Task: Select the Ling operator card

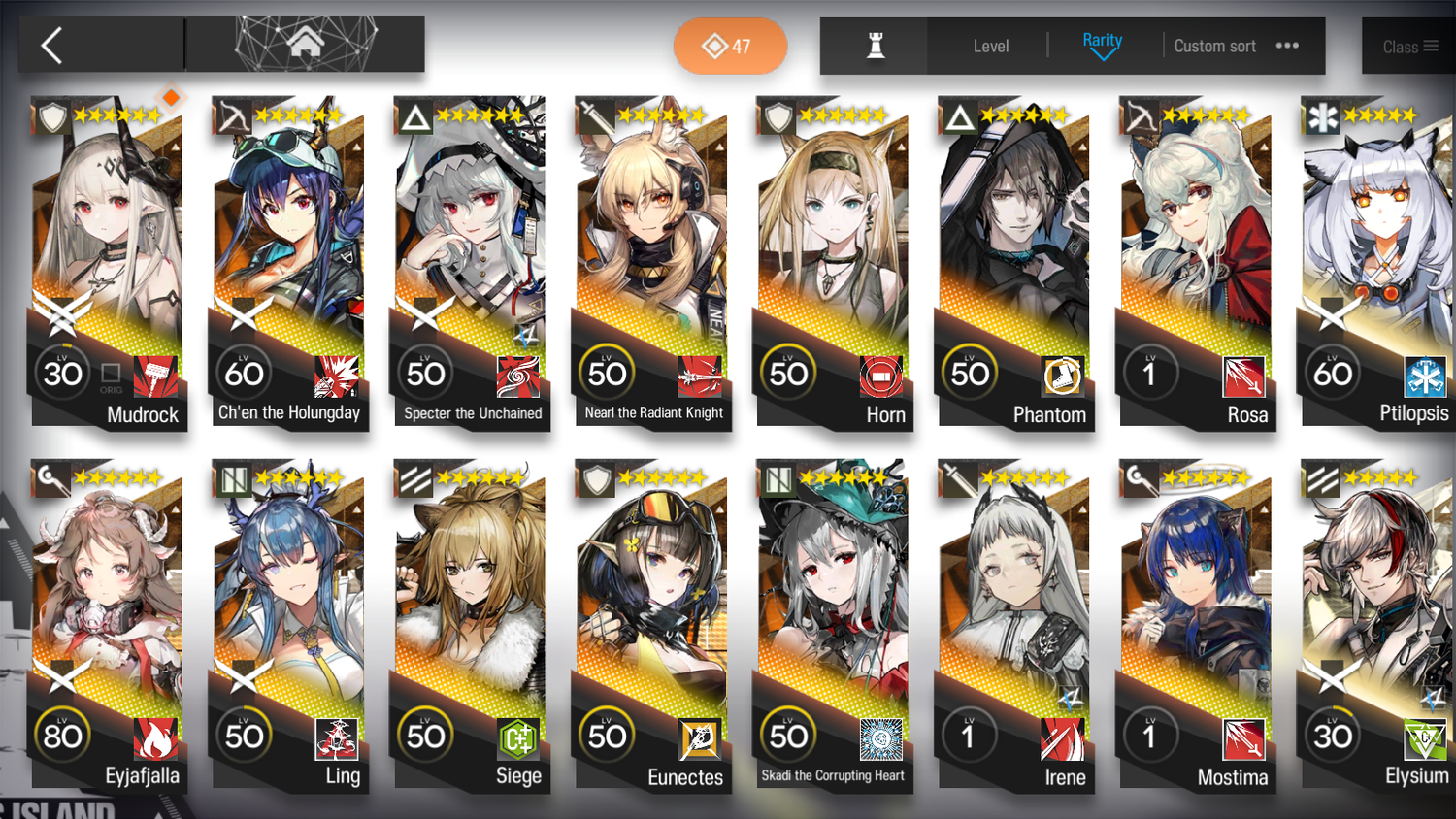Action: (288, 616)
